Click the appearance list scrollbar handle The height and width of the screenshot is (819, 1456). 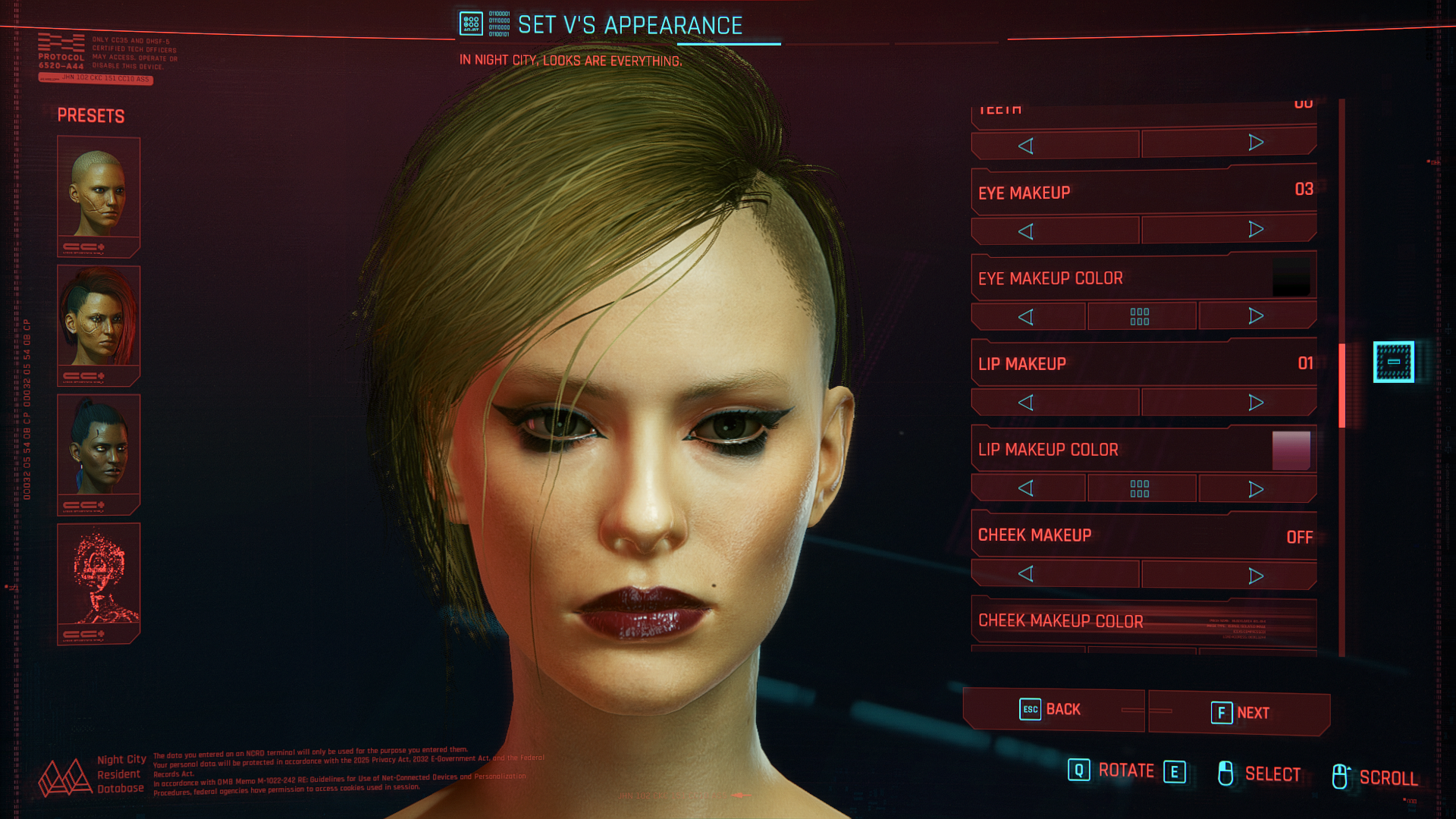tap(1341, 385)
